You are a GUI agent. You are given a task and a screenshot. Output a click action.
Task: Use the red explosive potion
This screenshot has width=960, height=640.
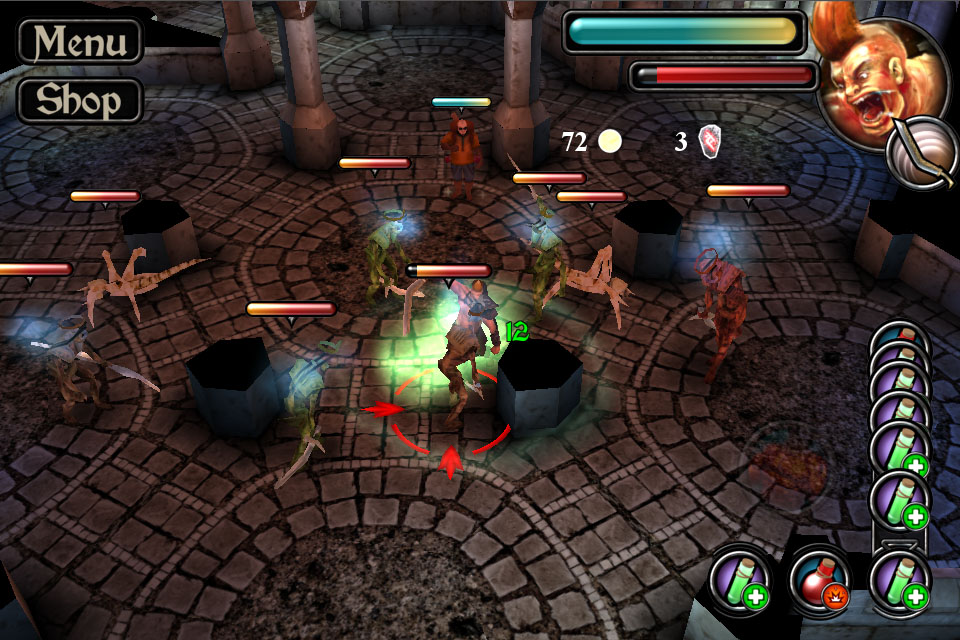pyautogui.click(x=820, y=580)
